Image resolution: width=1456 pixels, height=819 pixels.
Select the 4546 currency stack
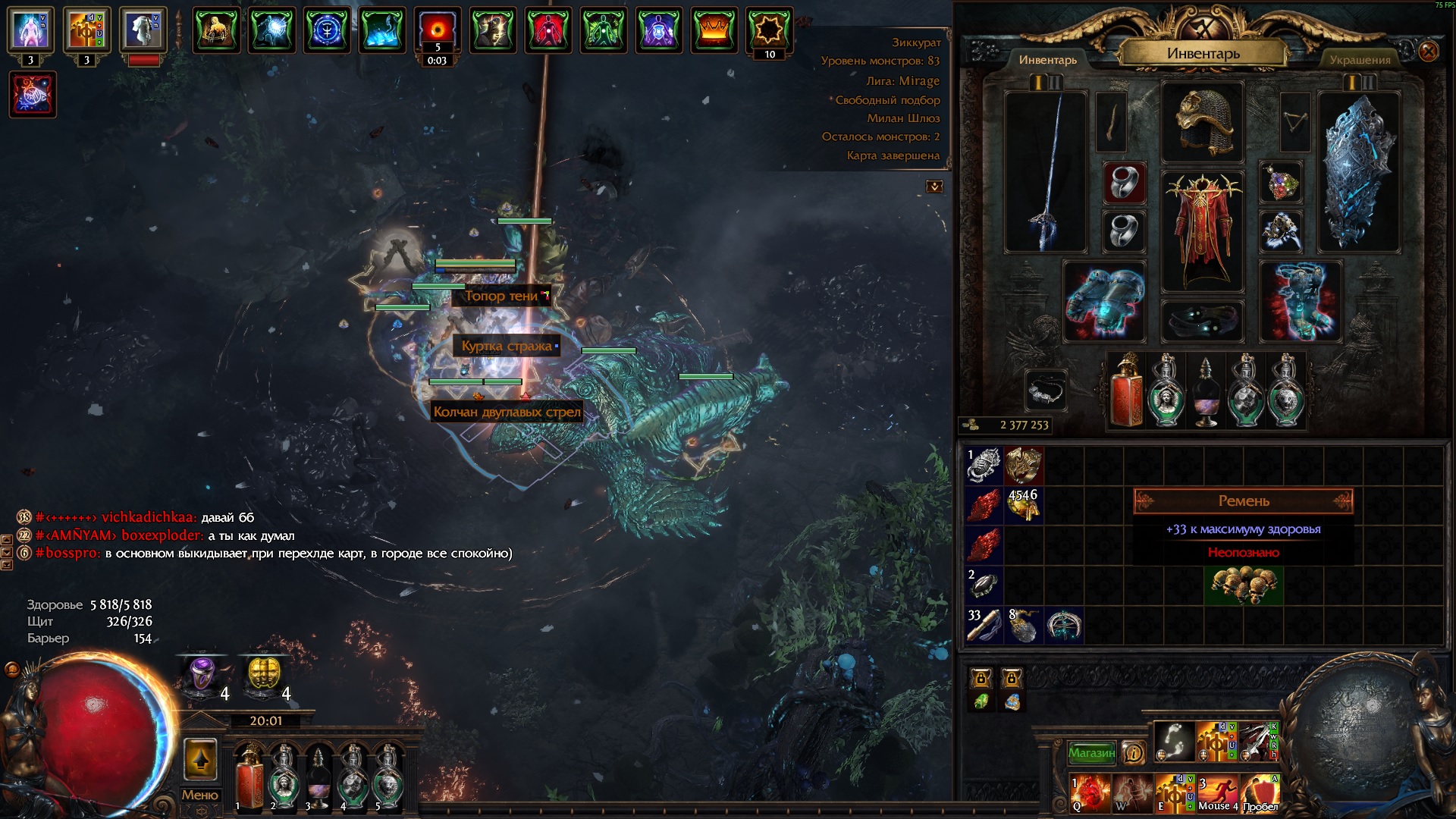pyautogui.click(x=1023, y=505)
